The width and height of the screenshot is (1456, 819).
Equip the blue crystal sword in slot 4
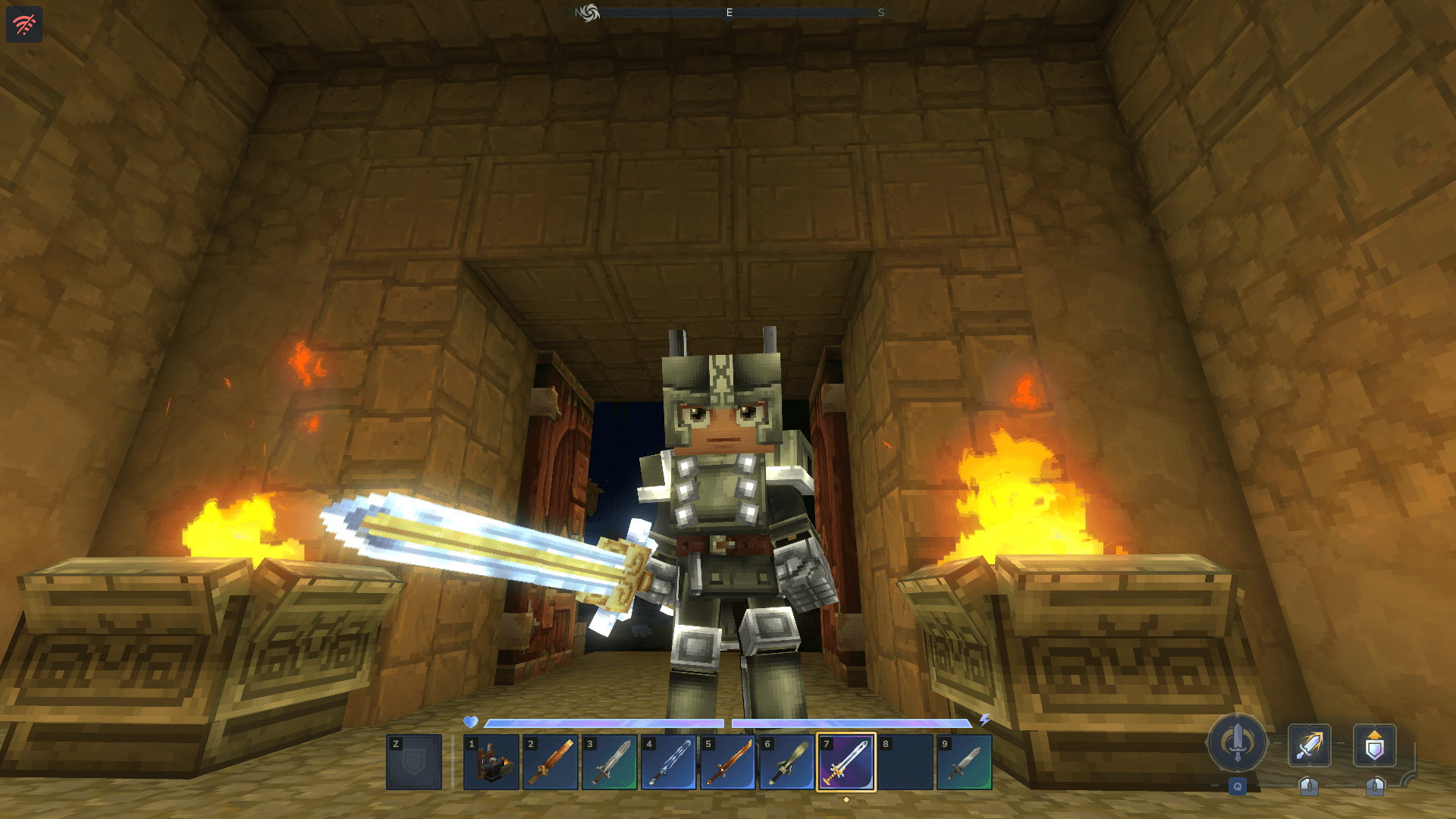669,762
